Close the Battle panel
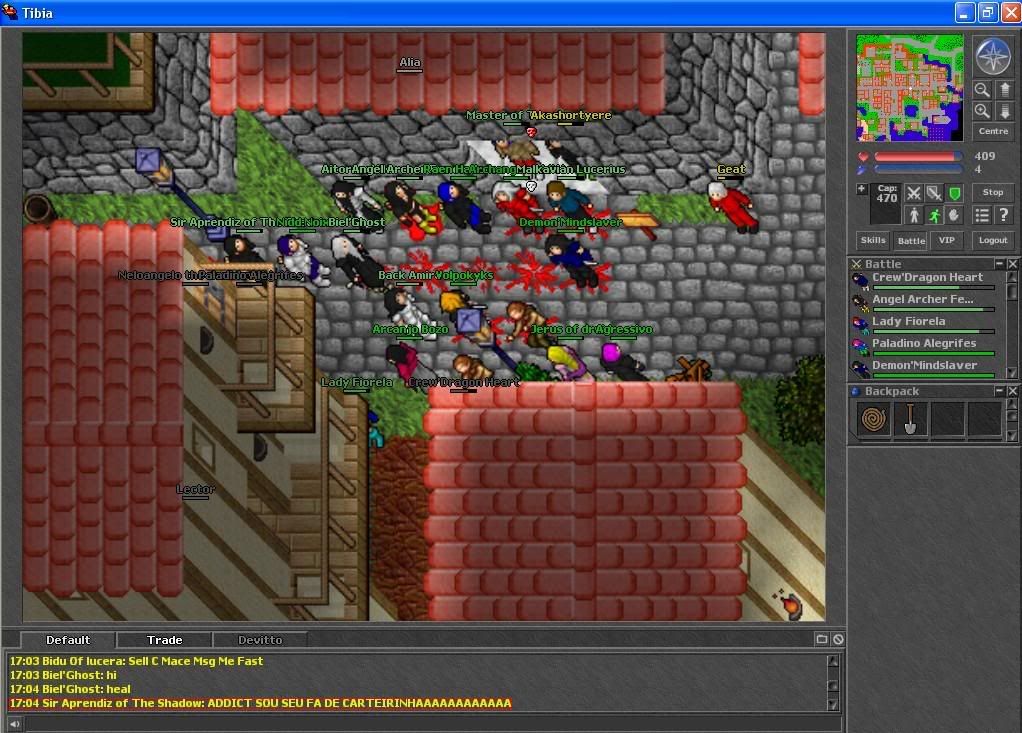Image resolution: width=1022 pixels, height=733 pixels. click(x=1012, y=264)
